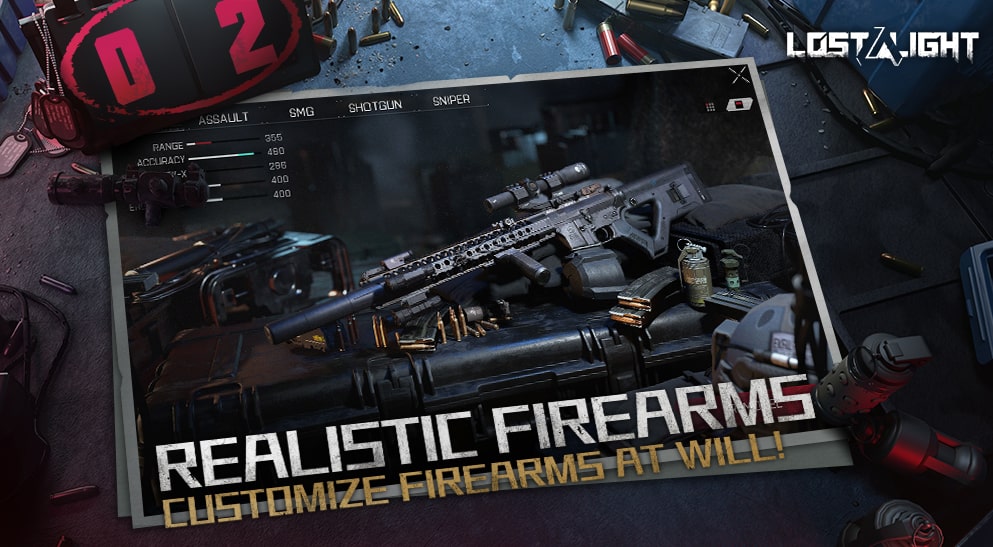Open the Shotgun weapon tab
Viewport: 993px width, 547px height.
(x=375, y=105)
